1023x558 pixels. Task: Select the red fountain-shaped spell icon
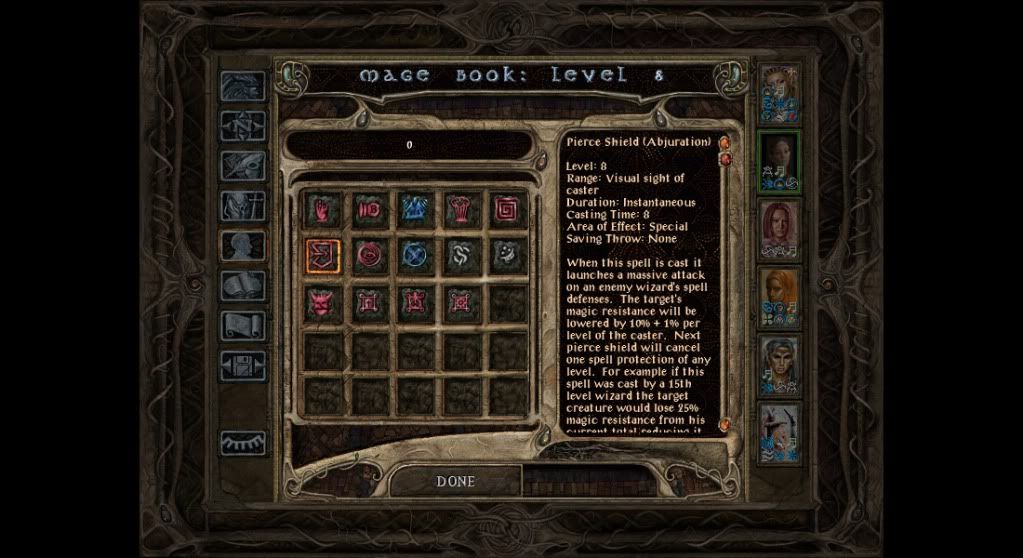point(460,210)
